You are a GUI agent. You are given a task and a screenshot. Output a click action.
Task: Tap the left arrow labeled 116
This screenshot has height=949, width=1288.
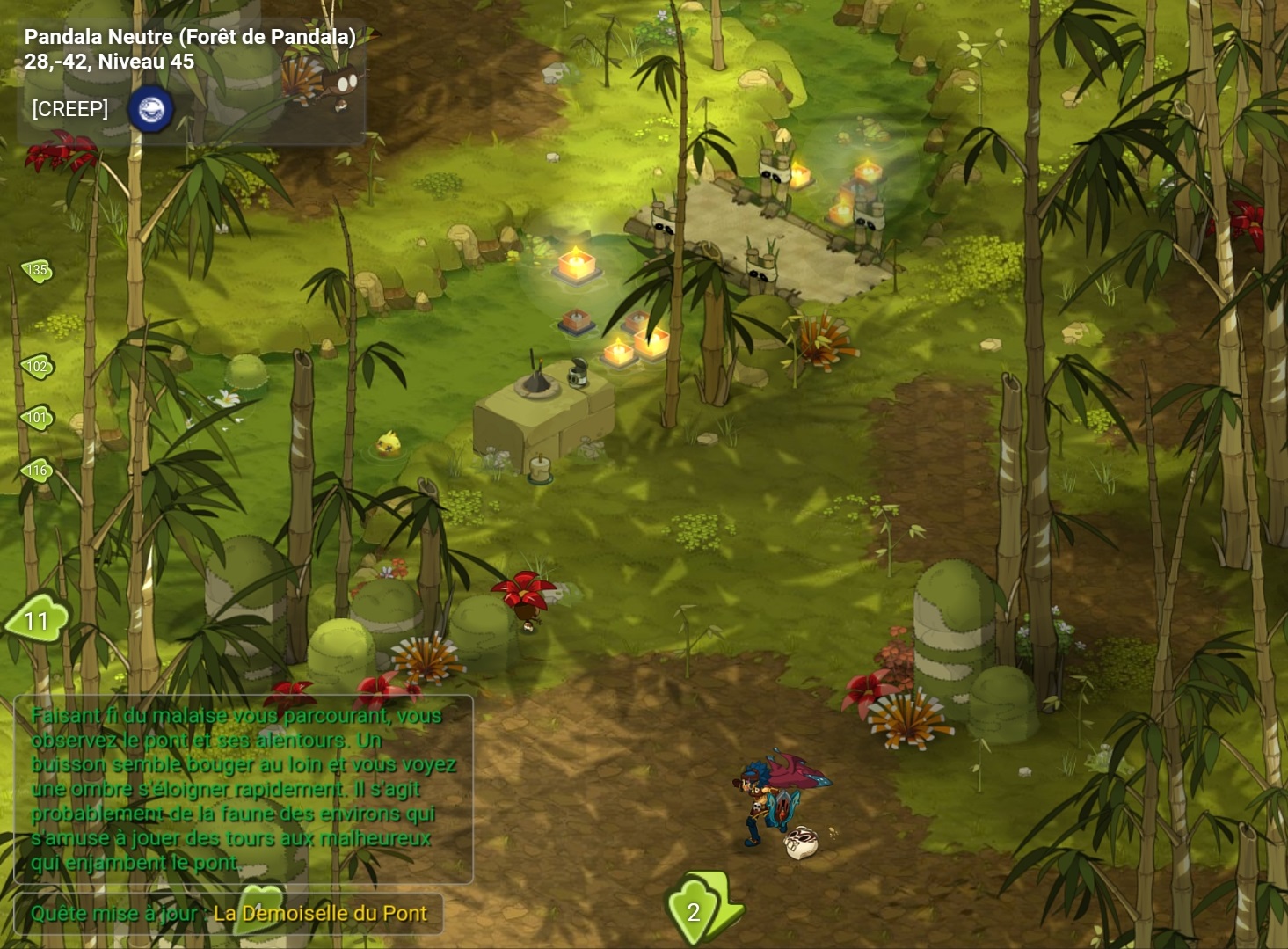[x=37, y=471]
